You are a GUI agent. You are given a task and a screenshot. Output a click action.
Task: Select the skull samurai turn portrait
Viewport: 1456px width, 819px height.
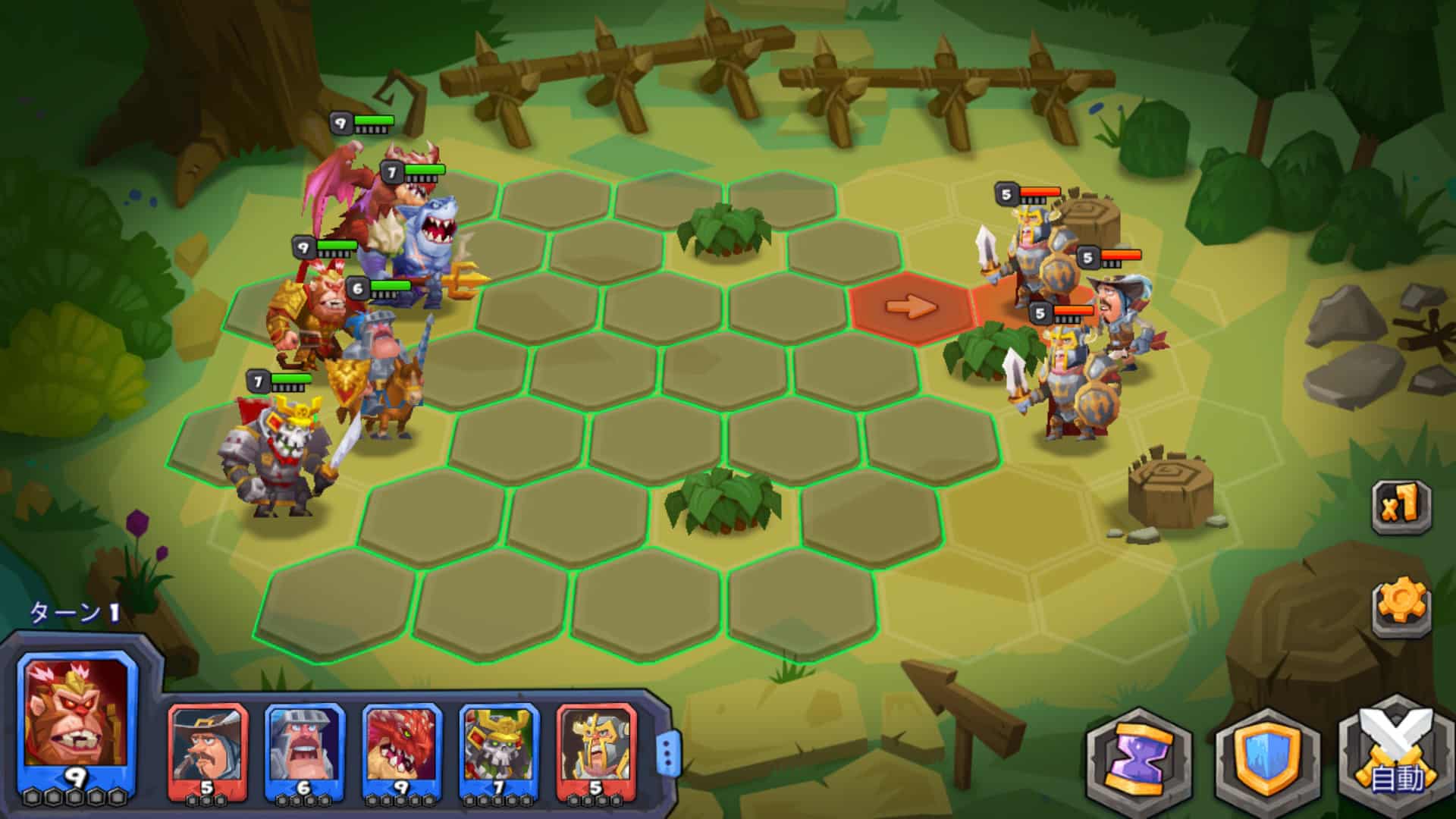[x=498, y=747]
